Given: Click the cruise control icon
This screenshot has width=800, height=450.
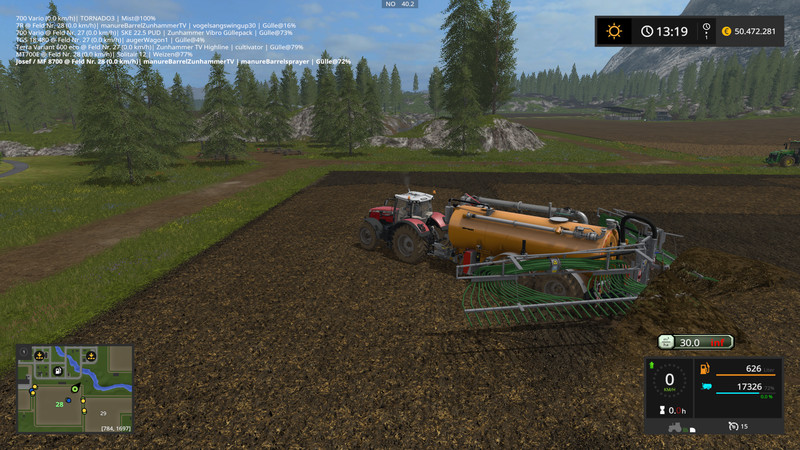Looking at the screenshot, I should coord(732,426).
